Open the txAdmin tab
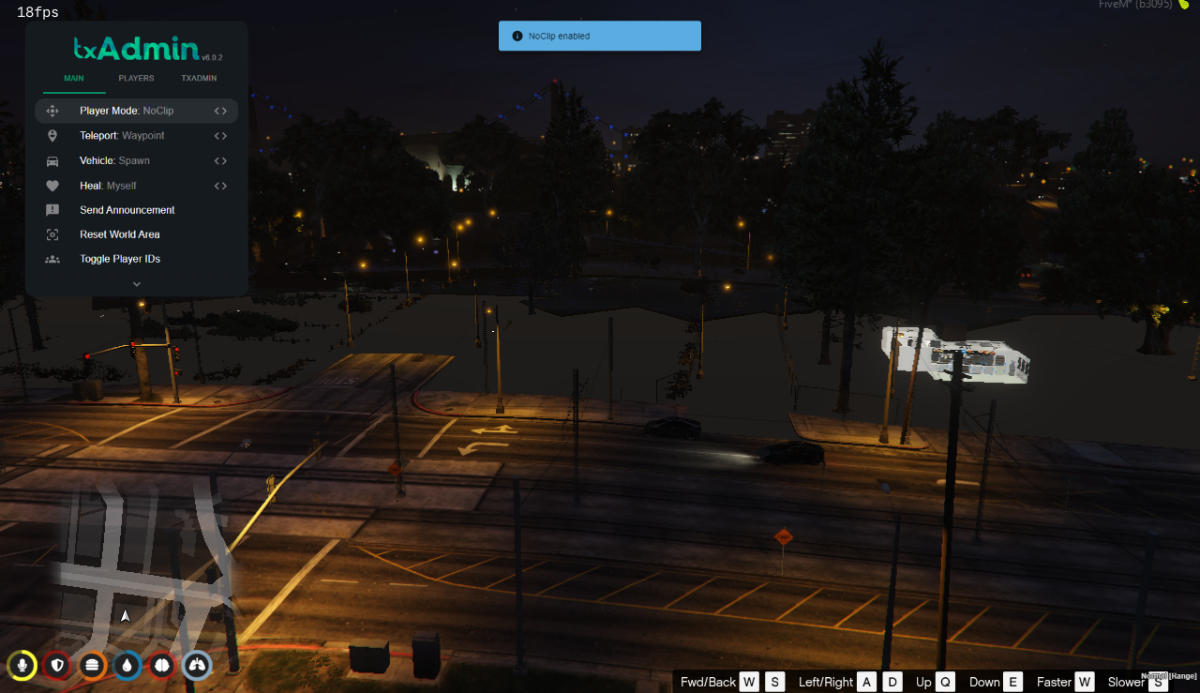Screen dimensions: 1200x693 click(x=199, y=78)
